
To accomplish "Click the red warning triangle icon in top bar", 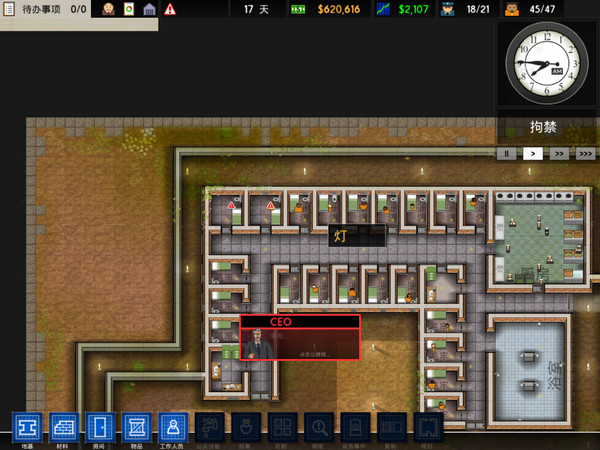I will (x=170, y=9).
